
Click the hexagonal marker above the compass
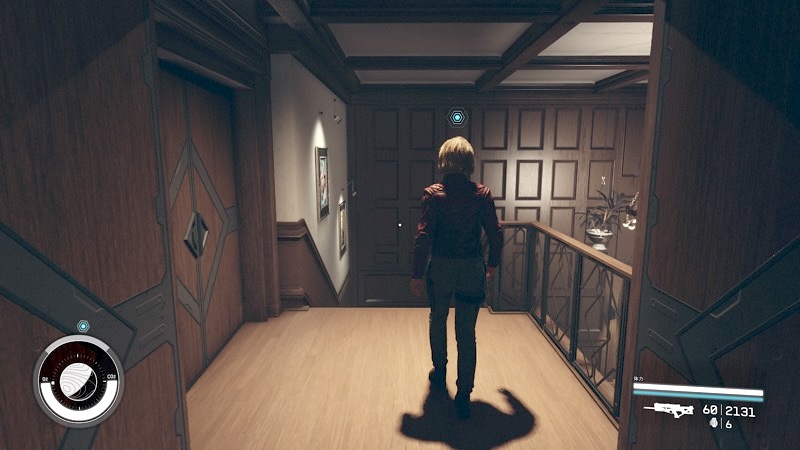point(83,327)
